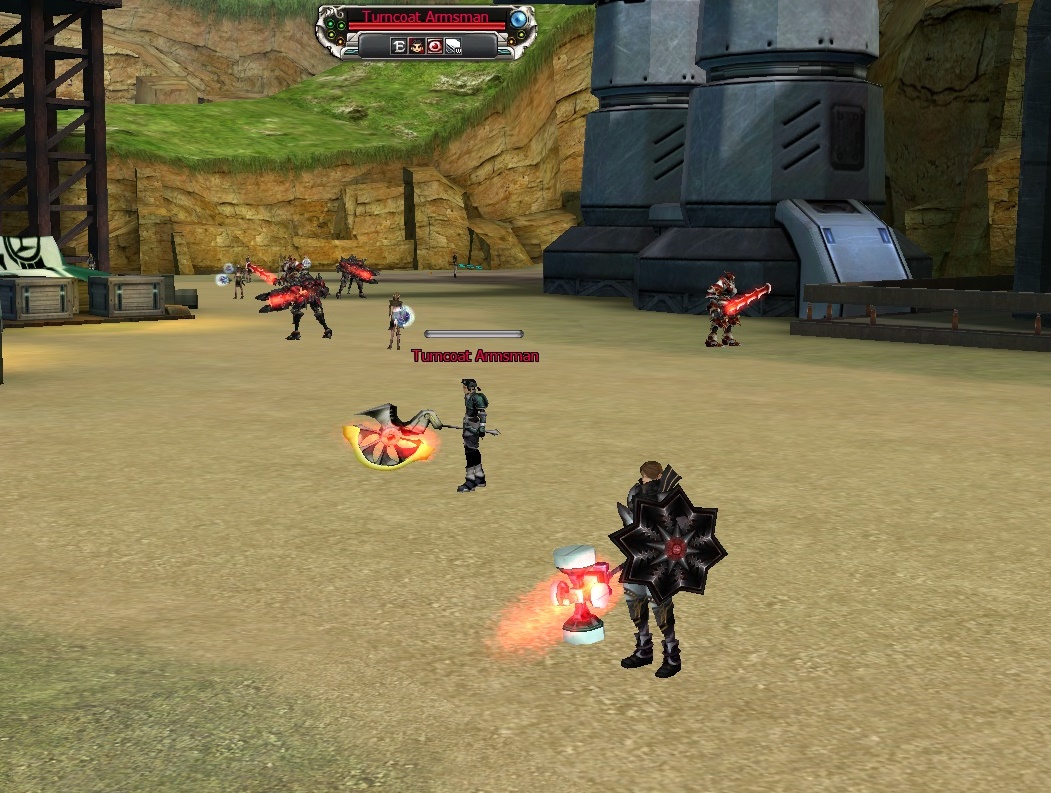The image size is (1051, 793).
Task: Select the Turncoat Armsman nameplate in the field
Action: pos(475,356)
